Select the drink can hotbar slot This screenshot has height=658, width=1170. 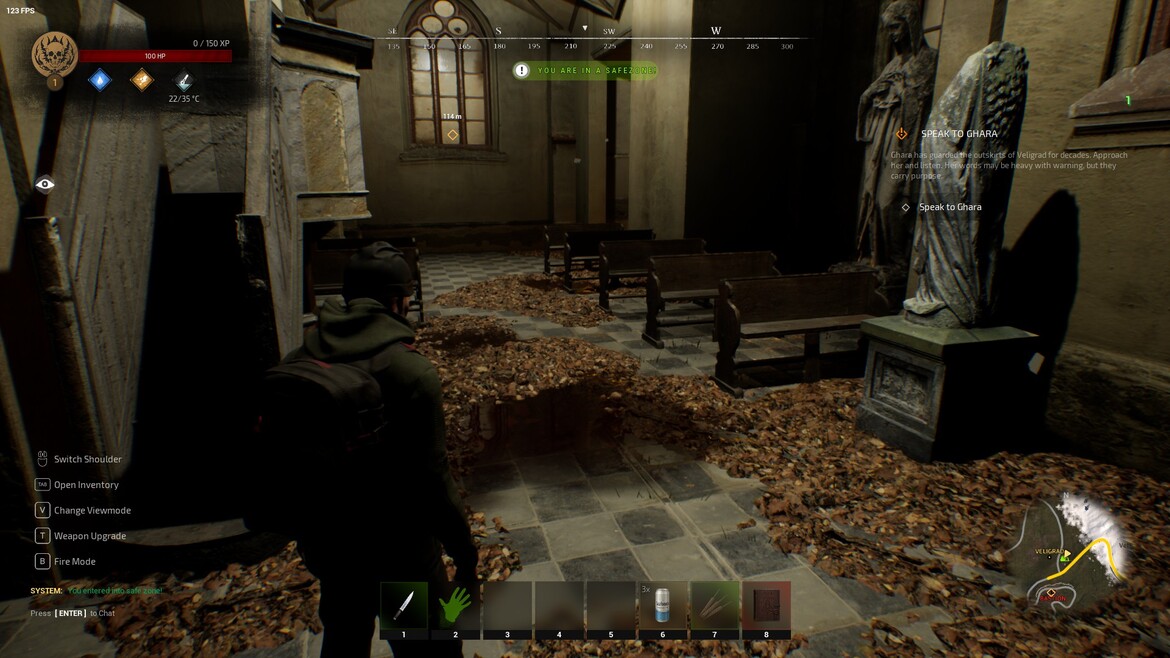coord(663,606)
